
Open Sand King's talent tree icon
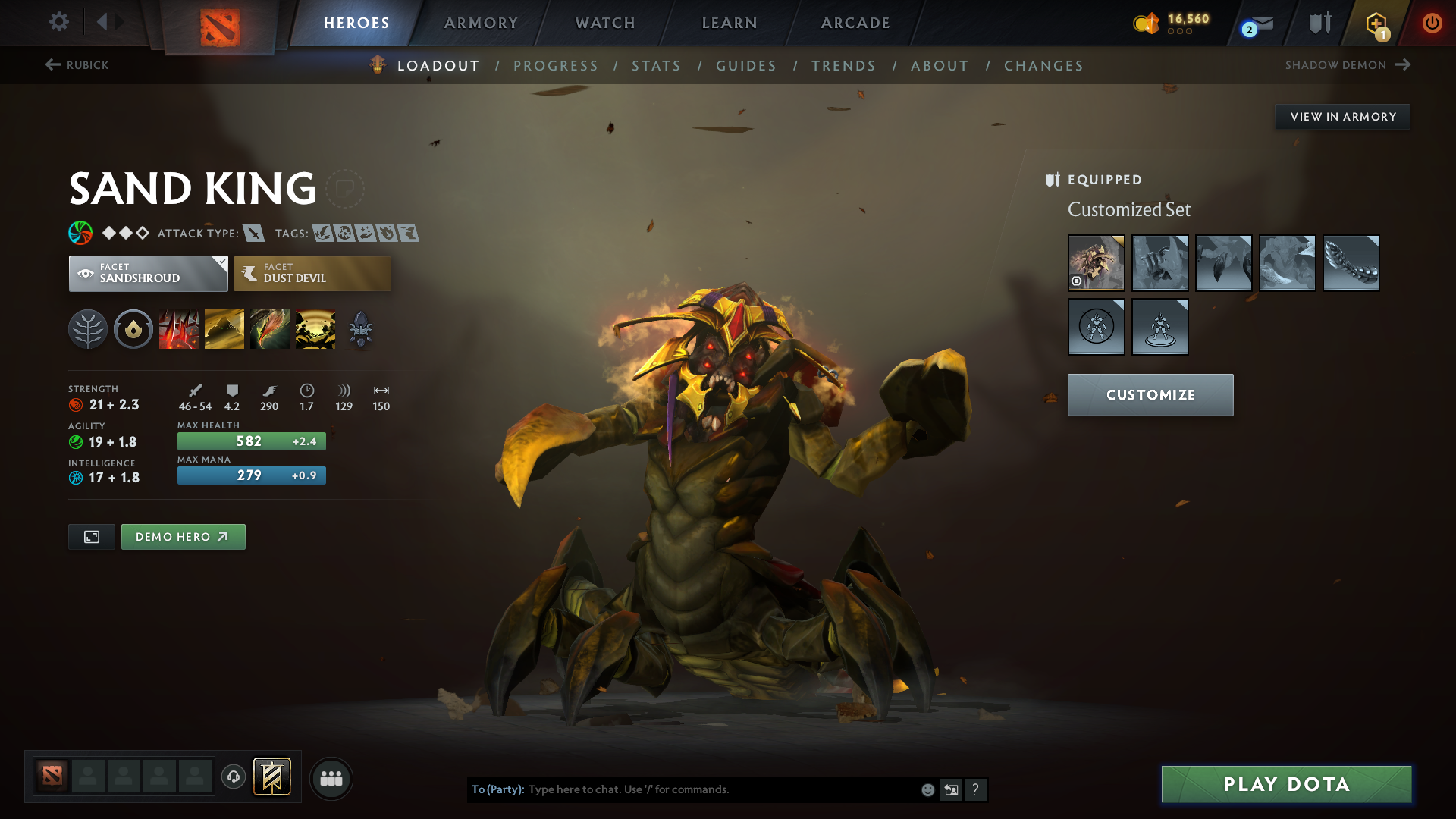[x=88, y=328]
